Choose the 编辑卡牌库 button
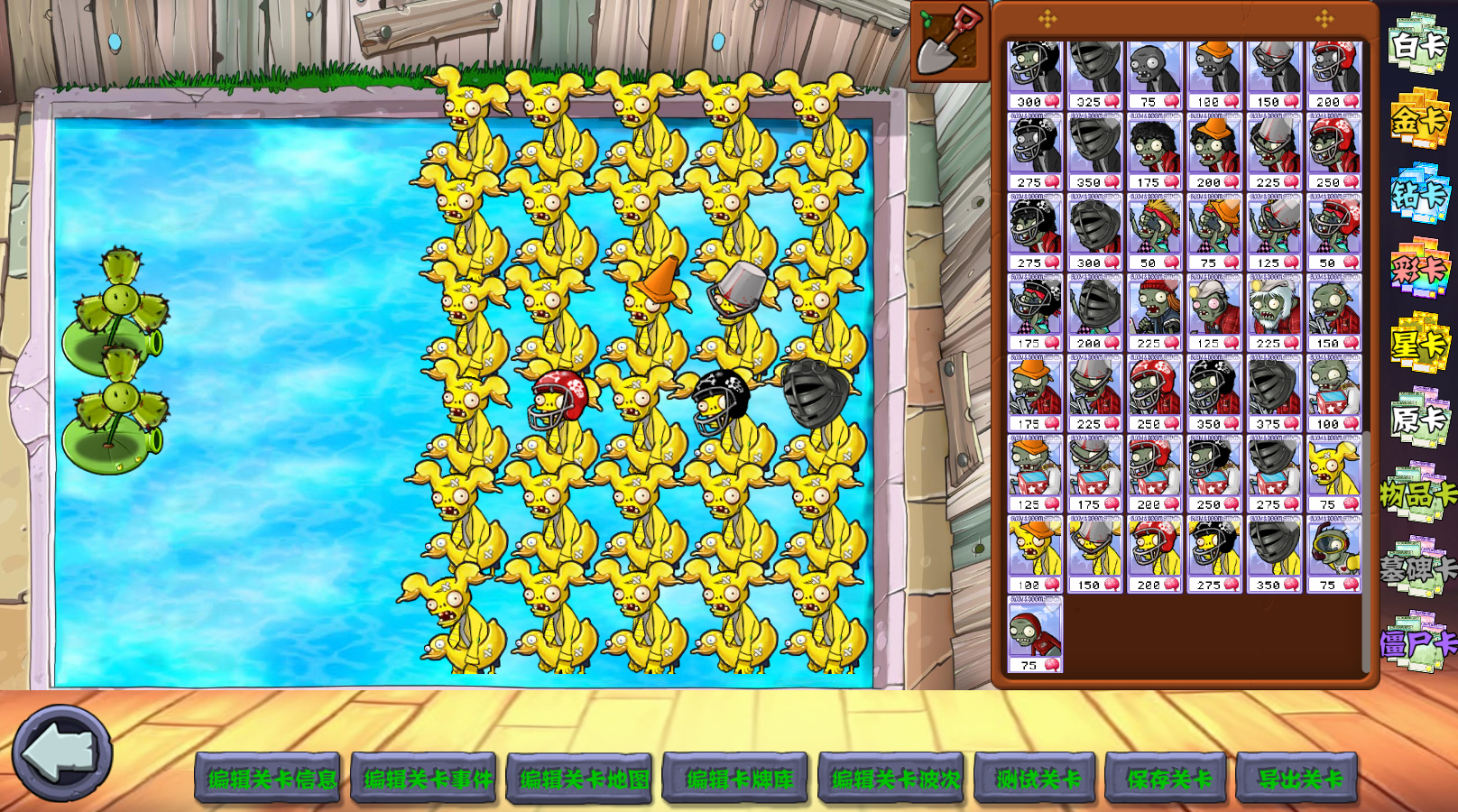The image size is (1458, 812). click(736, 778)
